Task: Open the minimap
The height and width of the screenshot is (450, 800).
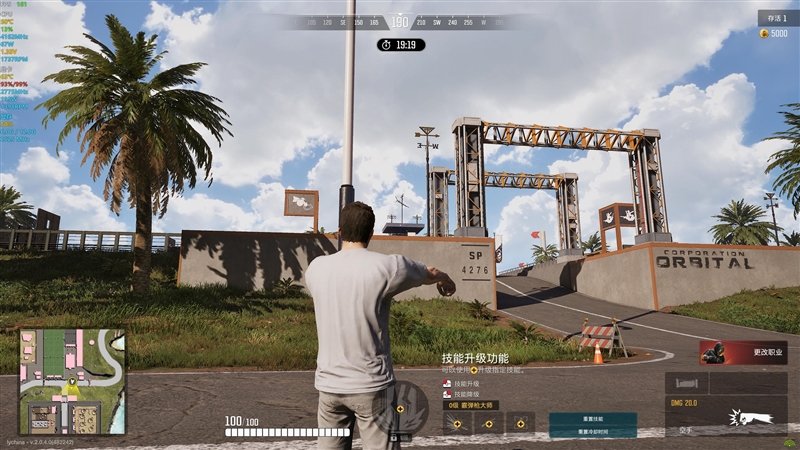Action: (x=72, y=381)
